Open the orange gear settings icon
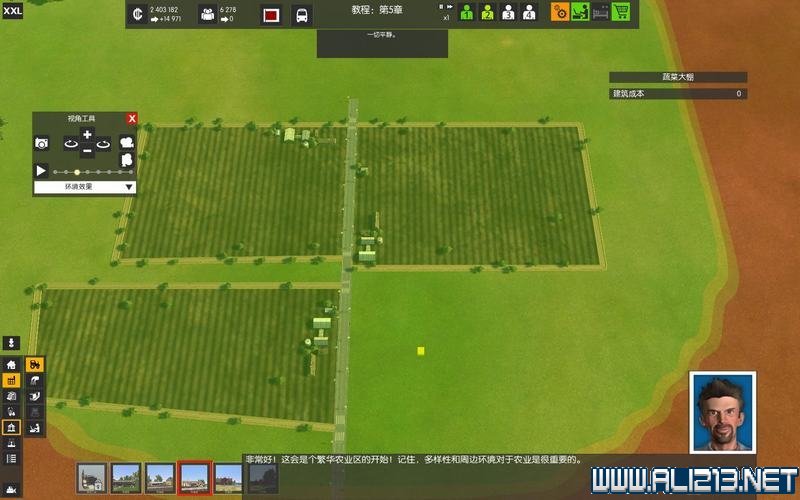 click(x=560, y=12)
